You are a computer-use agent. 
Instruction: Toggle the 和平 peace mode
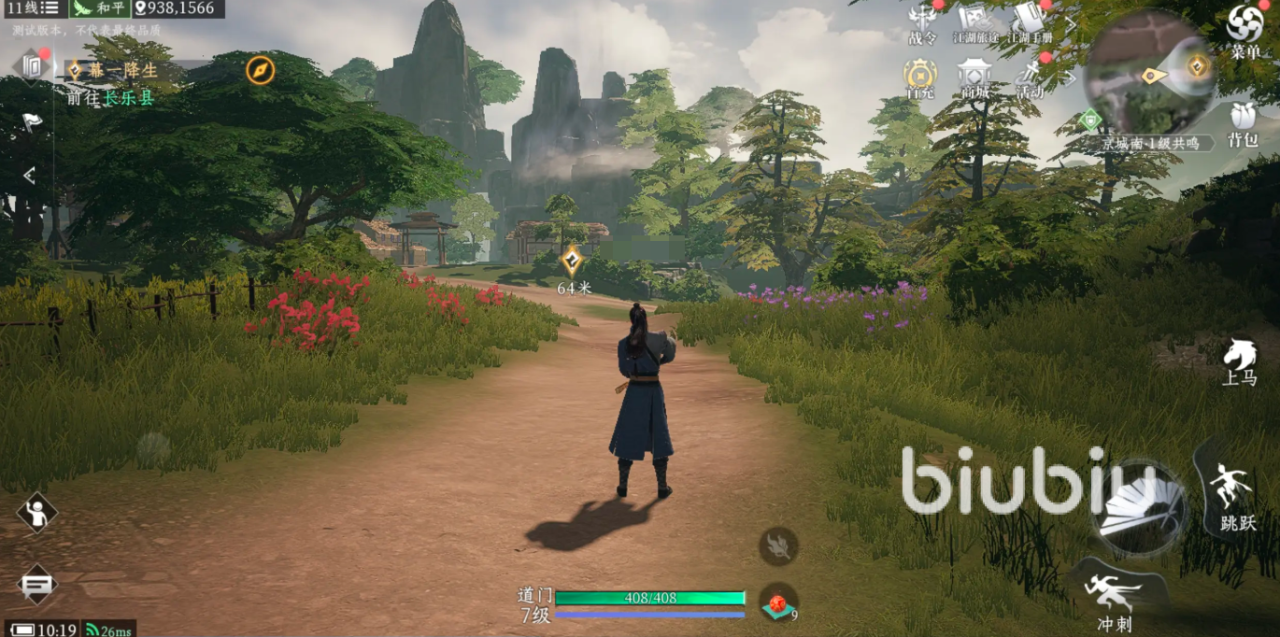point(100,8)
